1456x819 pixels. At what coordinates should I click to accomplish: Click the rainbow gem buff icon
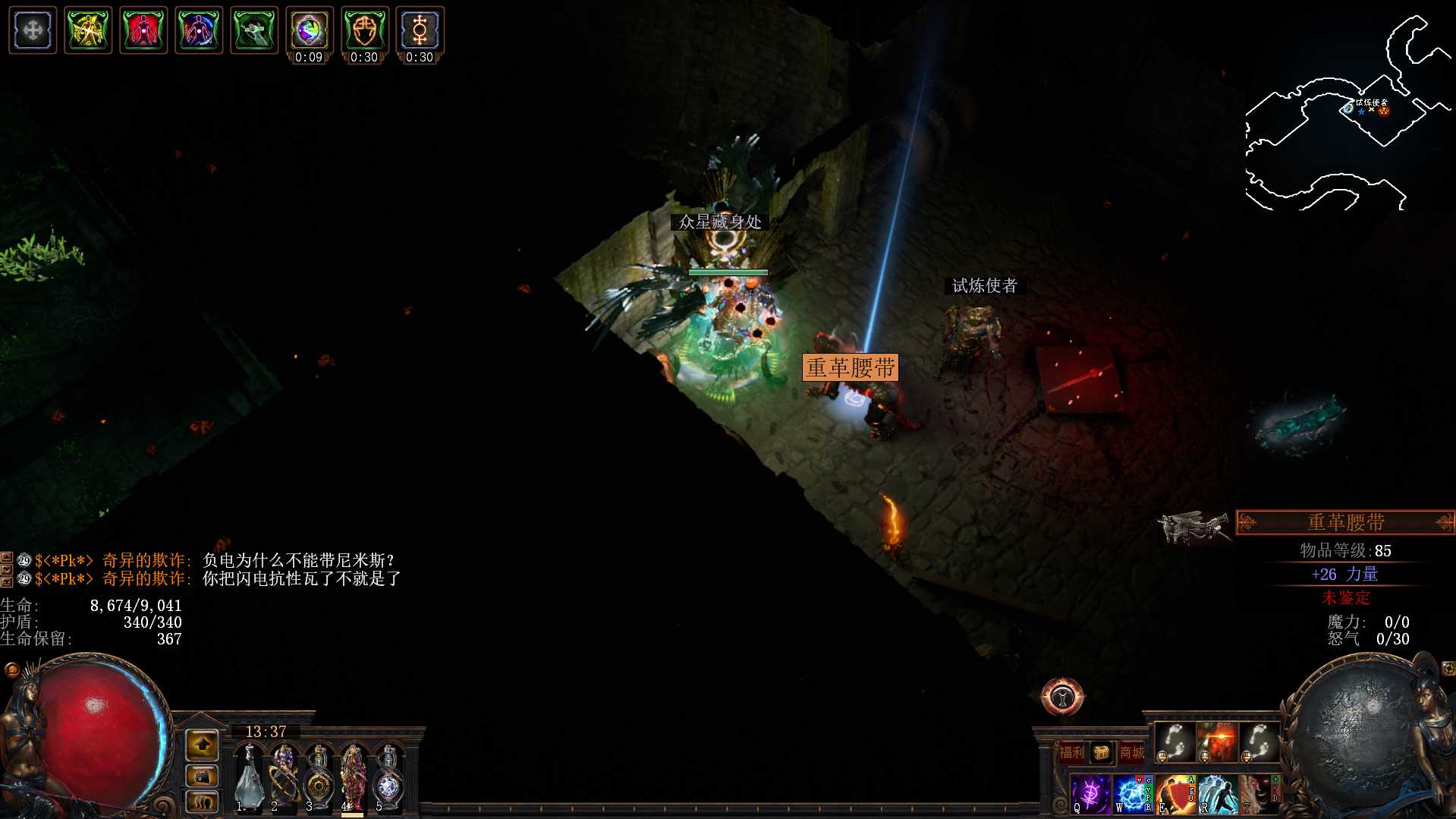tap(309, 30)
